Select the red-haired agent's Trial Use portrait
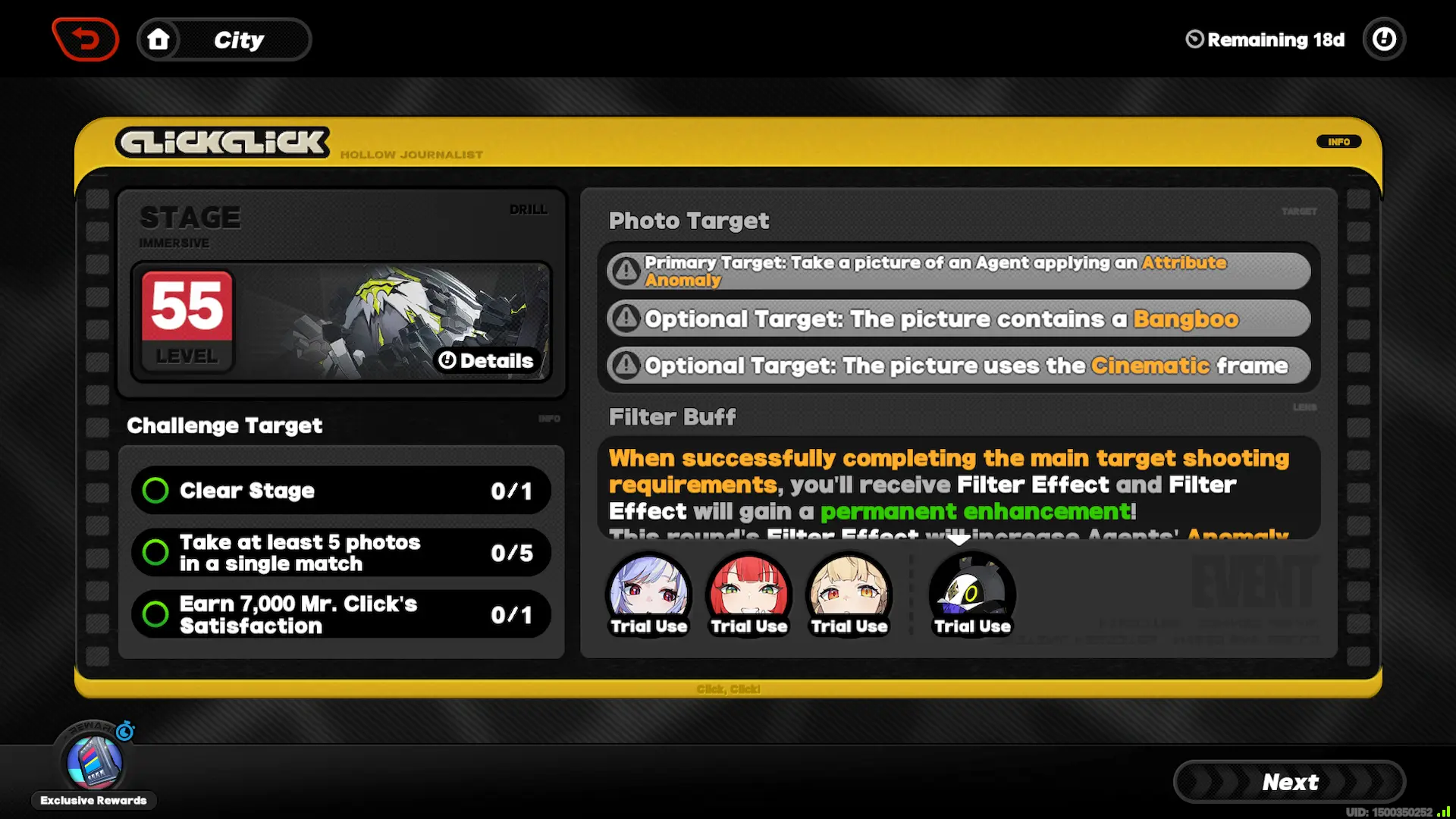Screen dimensions: 1456x819 coord(749,591)
